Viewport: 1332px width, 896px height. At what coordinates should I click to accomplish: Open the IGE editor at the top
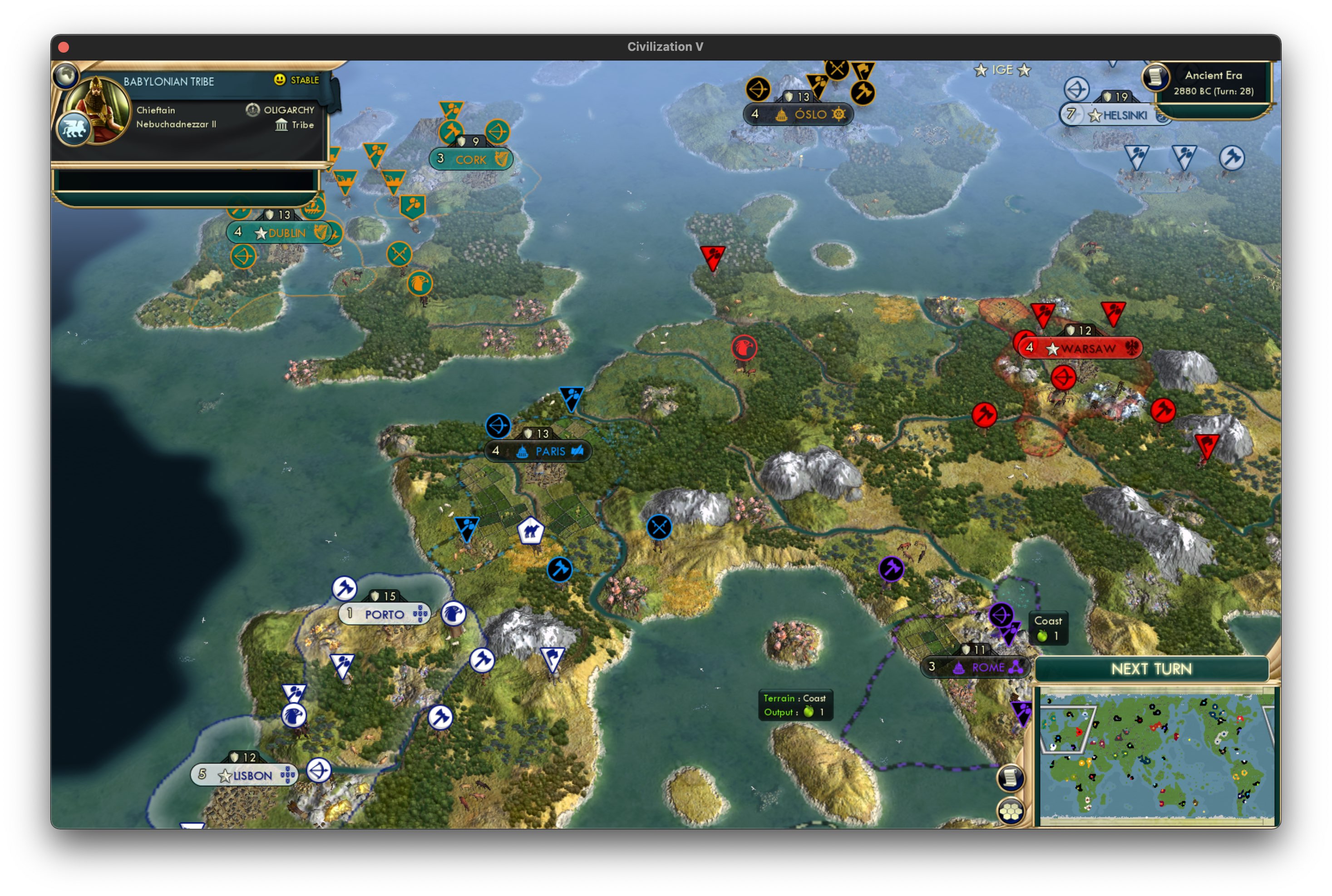point(1003,70)
